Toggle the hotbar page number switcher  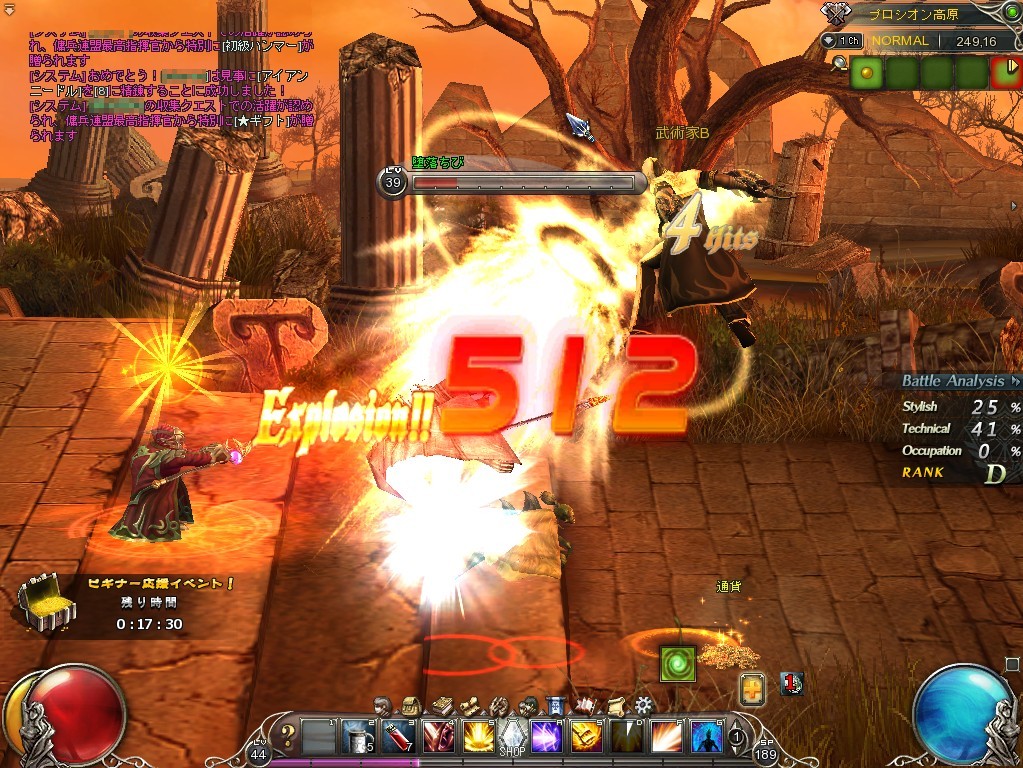[x=736, y=737]
